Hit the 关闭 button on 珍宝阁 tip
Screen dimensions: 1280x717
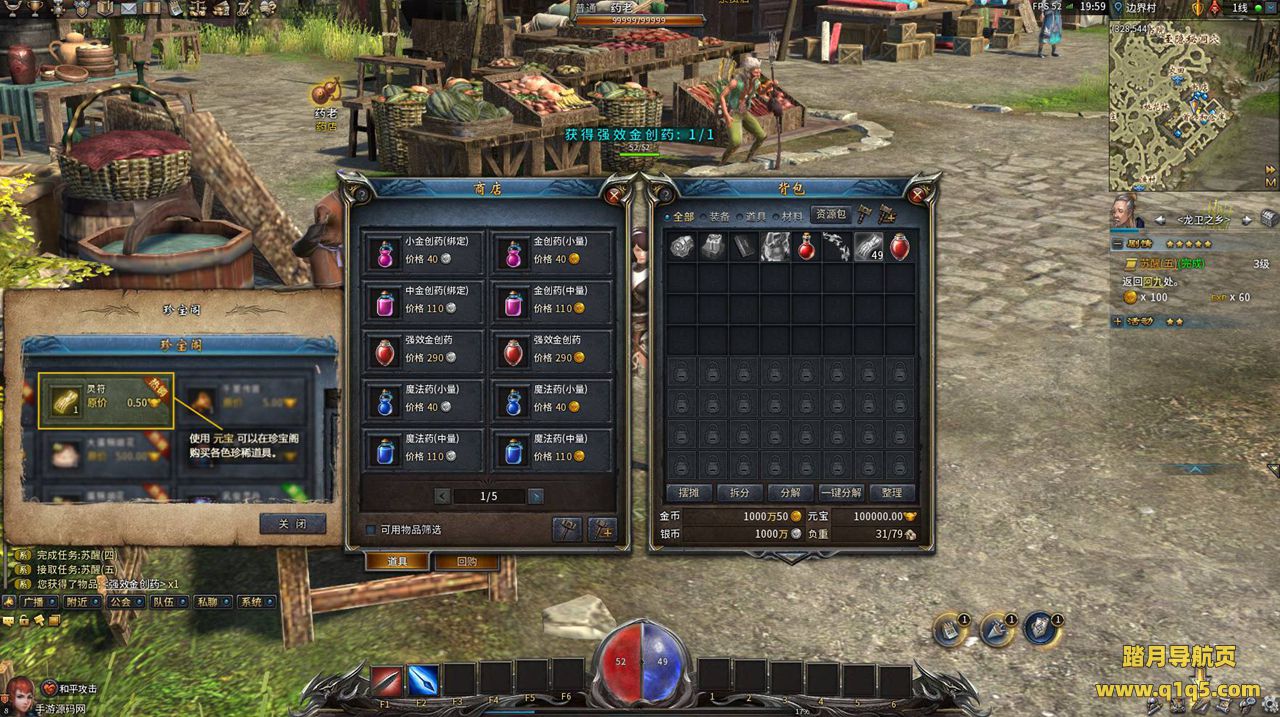tap(293, 524)
